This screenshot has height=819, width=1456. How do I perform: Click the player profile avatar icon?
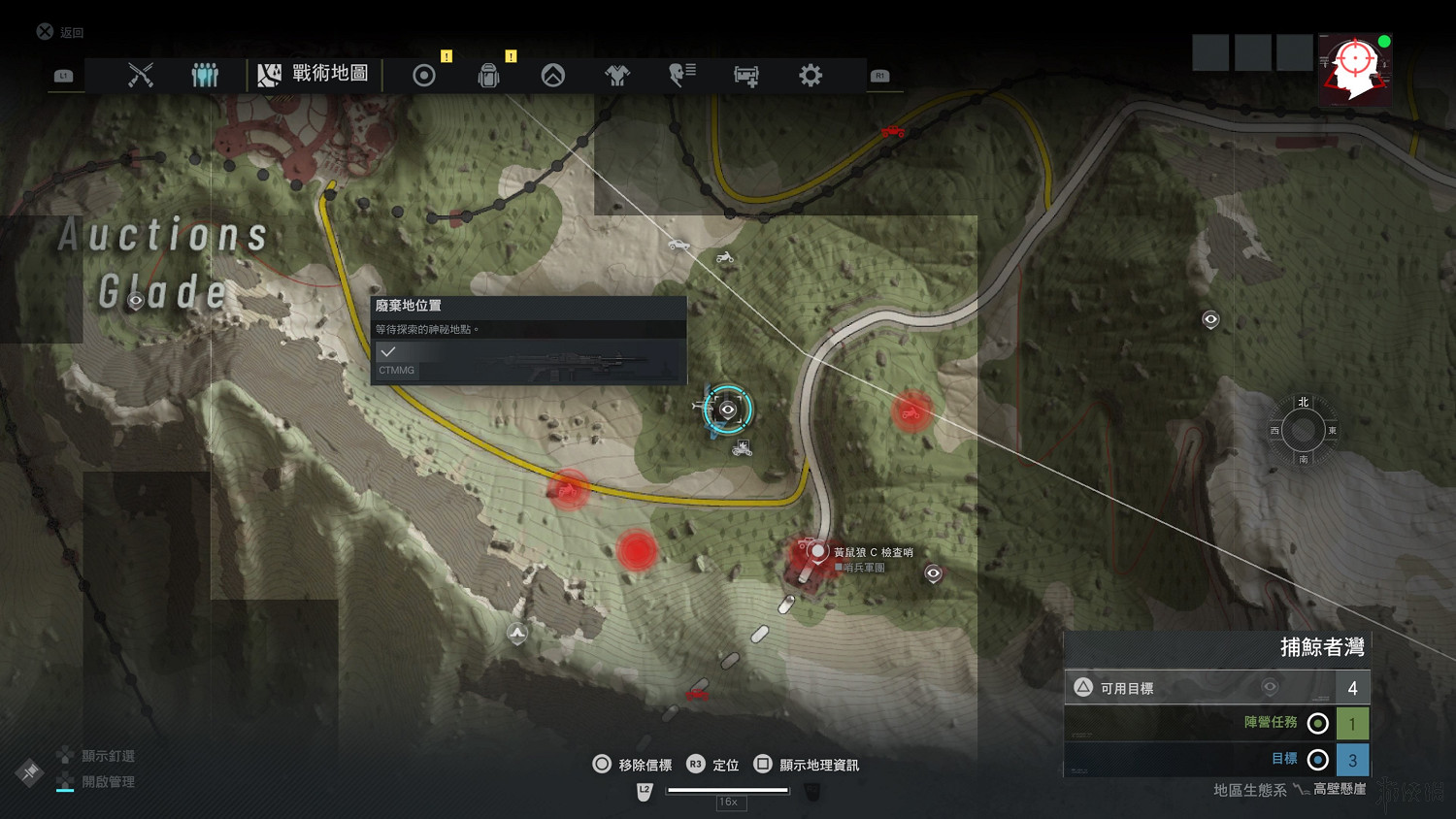pos(1355,68)
